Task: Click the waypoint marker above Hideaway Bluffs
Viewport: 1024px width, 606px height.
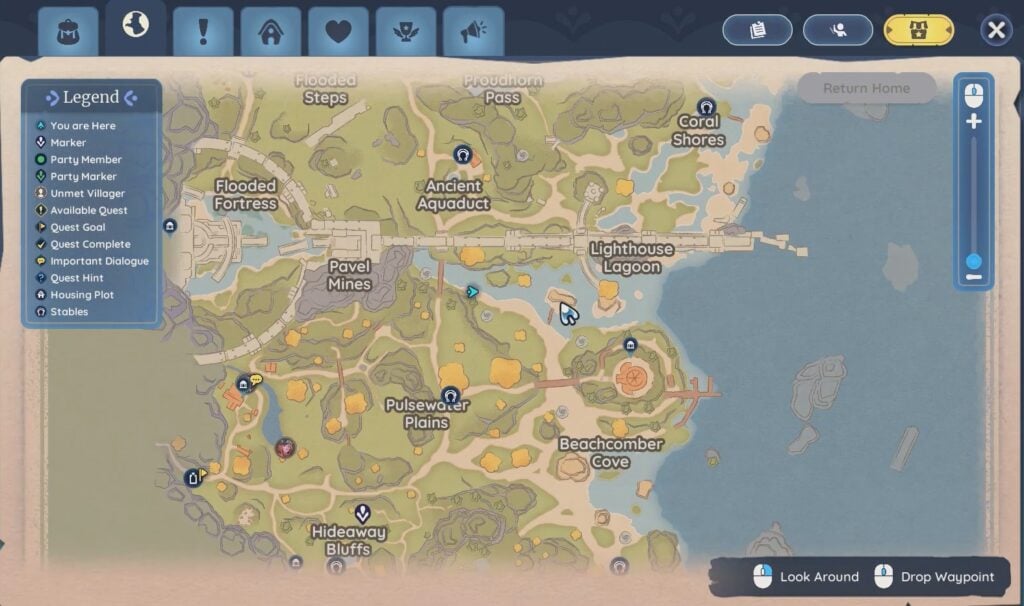Action: coord(362,513)
